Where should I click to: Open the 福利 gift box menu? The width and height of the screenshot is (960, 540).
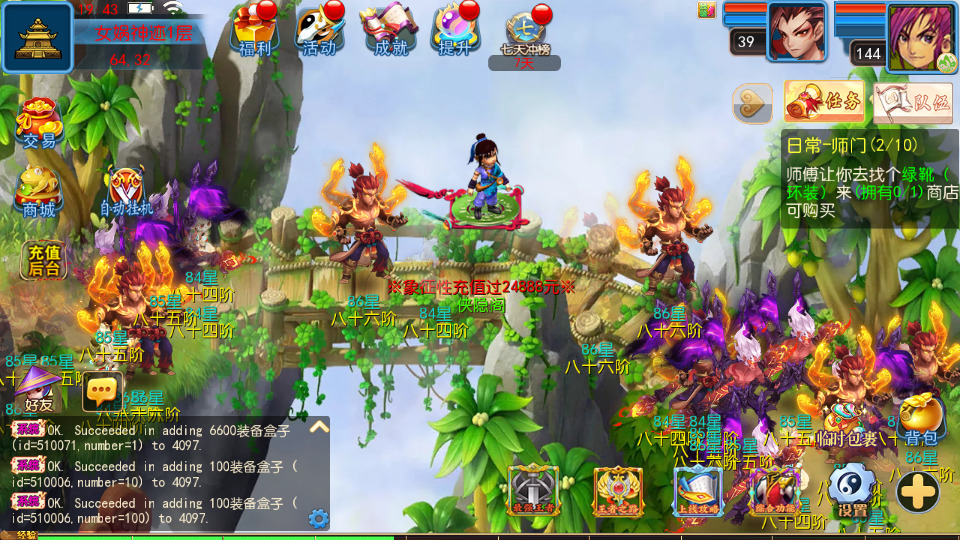click(252, 31)
